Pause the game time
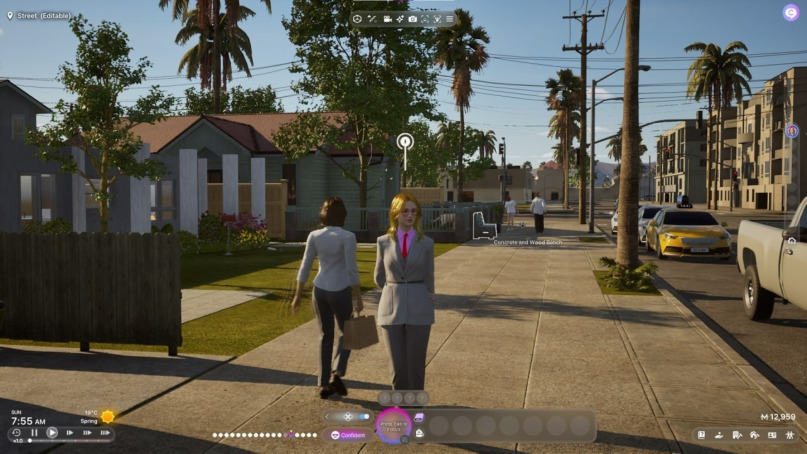This screenshot has width=807, height=454. 34,433
